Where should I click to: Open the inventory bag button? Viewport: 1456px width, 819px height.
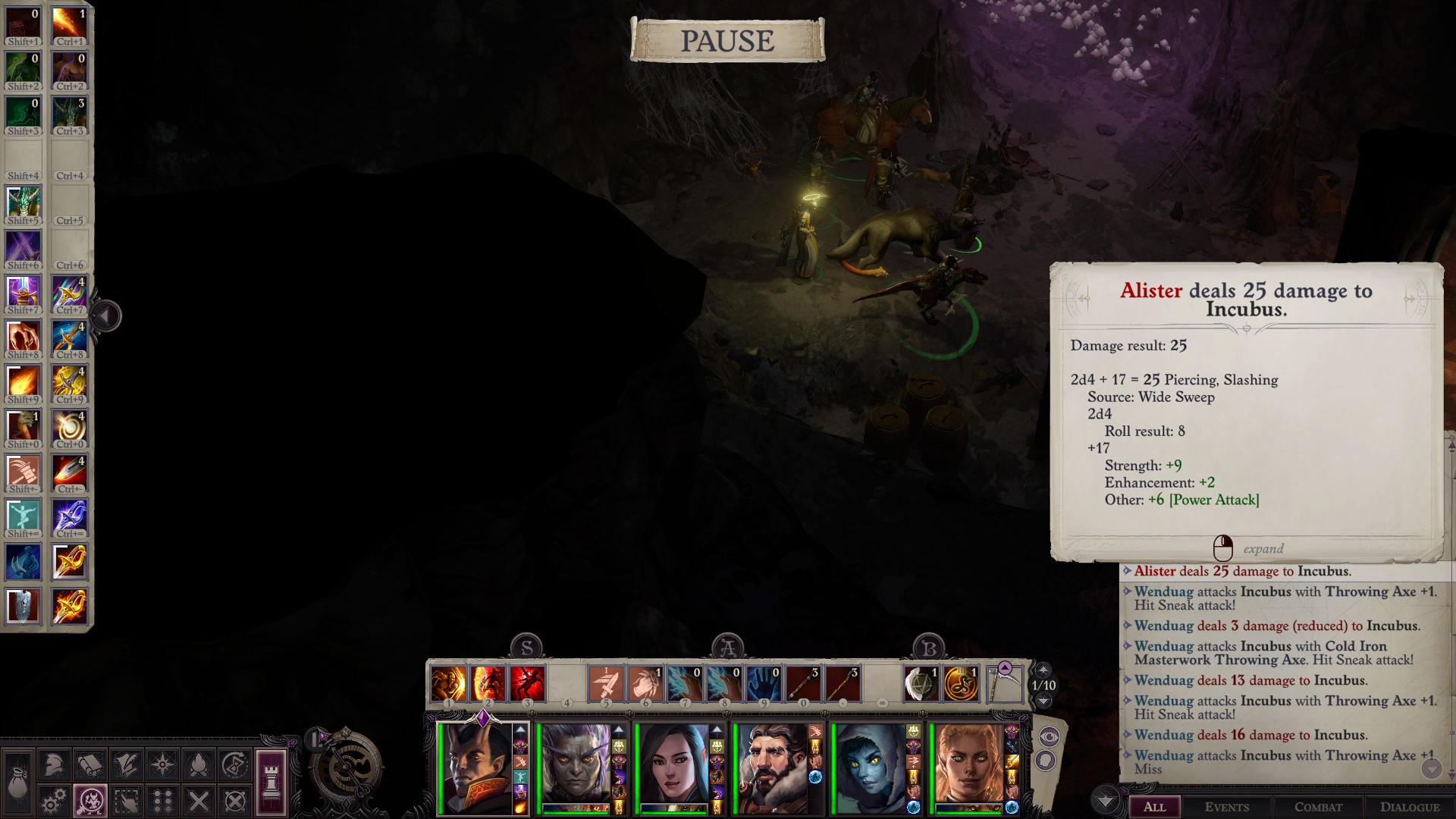17,783
